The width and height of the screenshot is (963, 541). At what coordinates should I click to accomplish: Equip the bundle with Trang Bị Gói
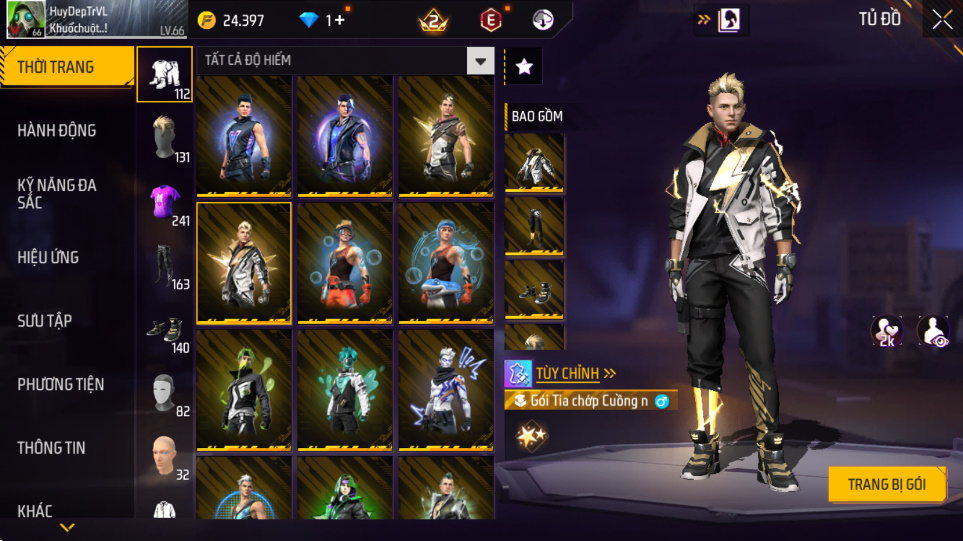(886, 485)
